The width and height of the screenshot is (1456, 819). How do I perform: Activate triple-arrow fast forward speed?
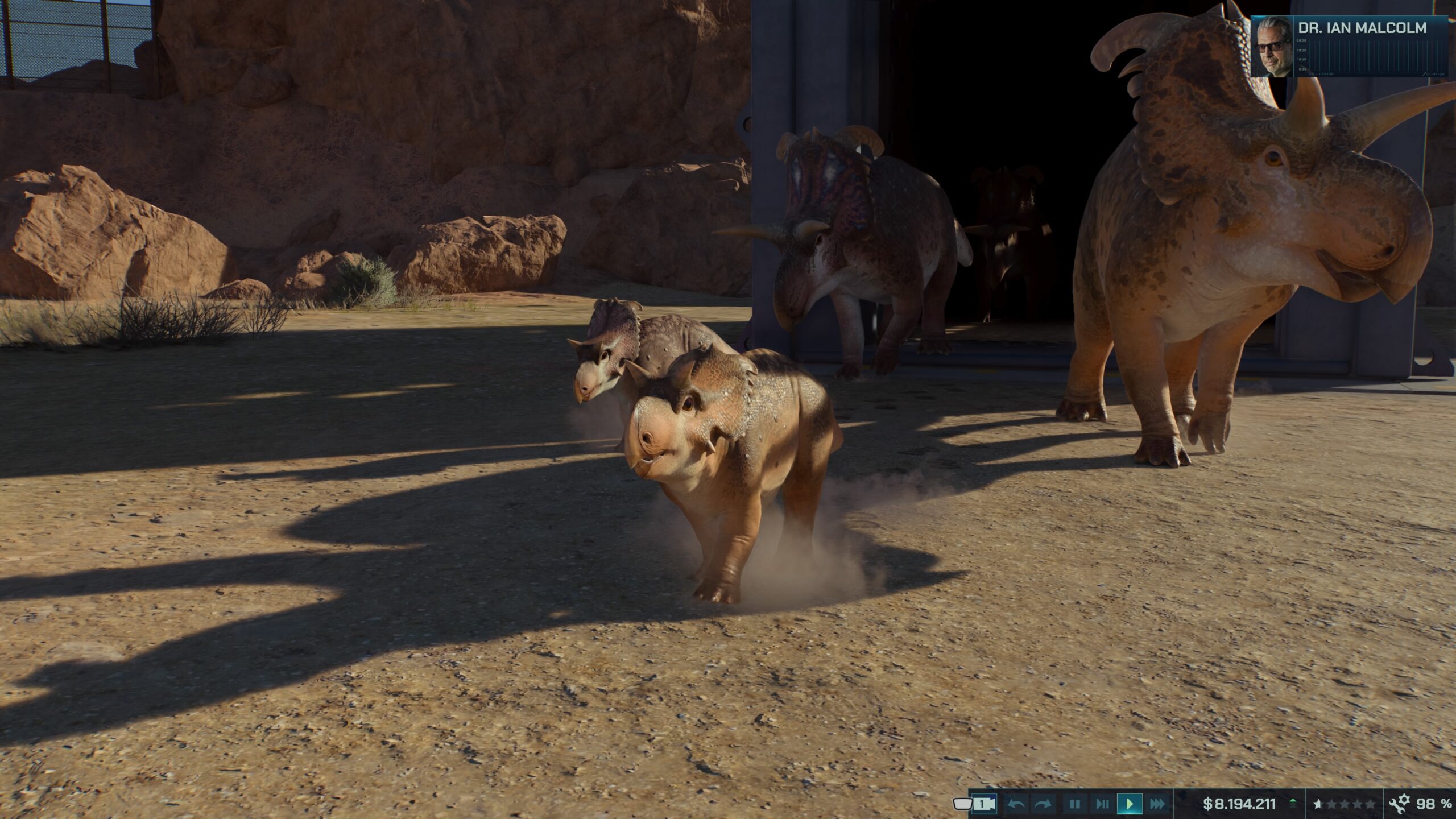coord(1157,804)
